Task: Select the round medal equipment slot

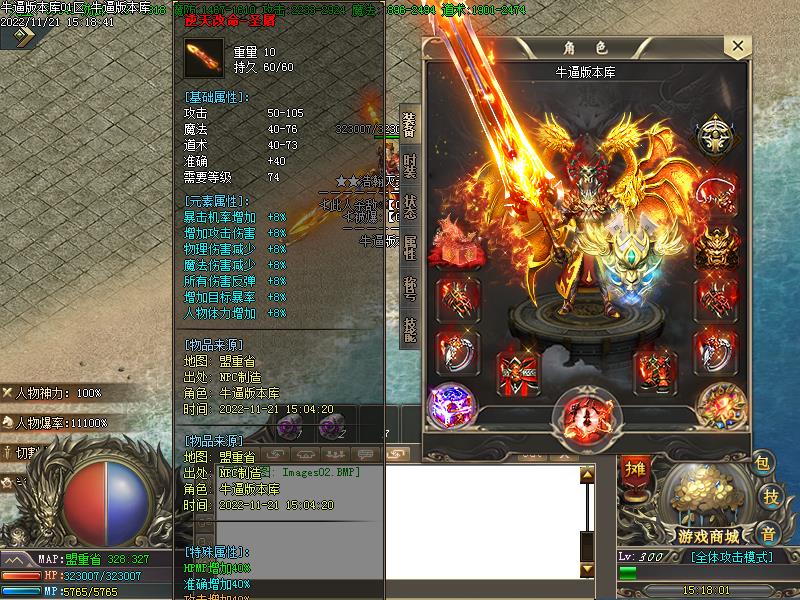Action: click(x=717, y=135)
